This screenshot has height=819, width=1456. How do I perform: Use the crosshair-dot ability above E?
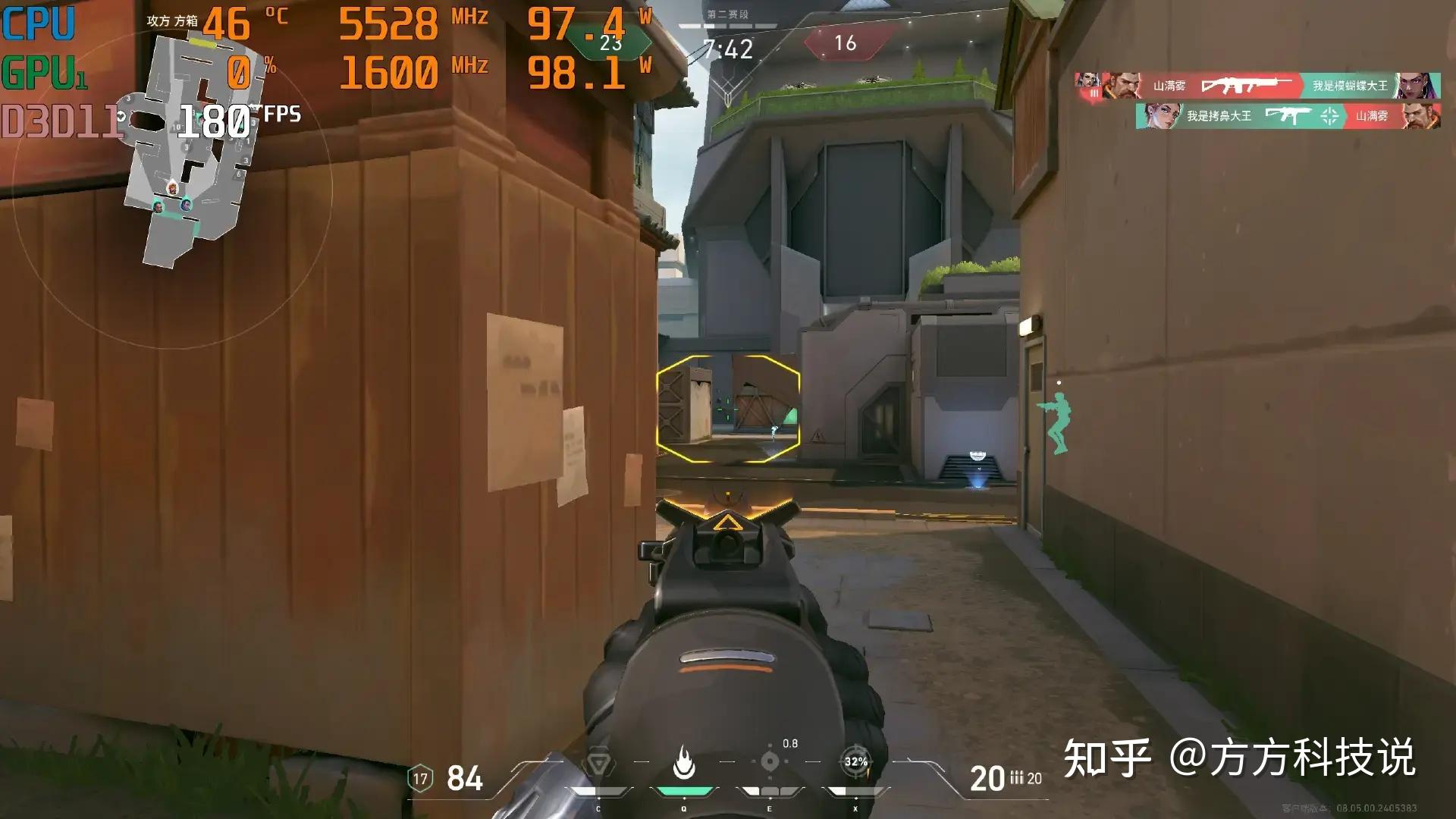click(770, 761)
